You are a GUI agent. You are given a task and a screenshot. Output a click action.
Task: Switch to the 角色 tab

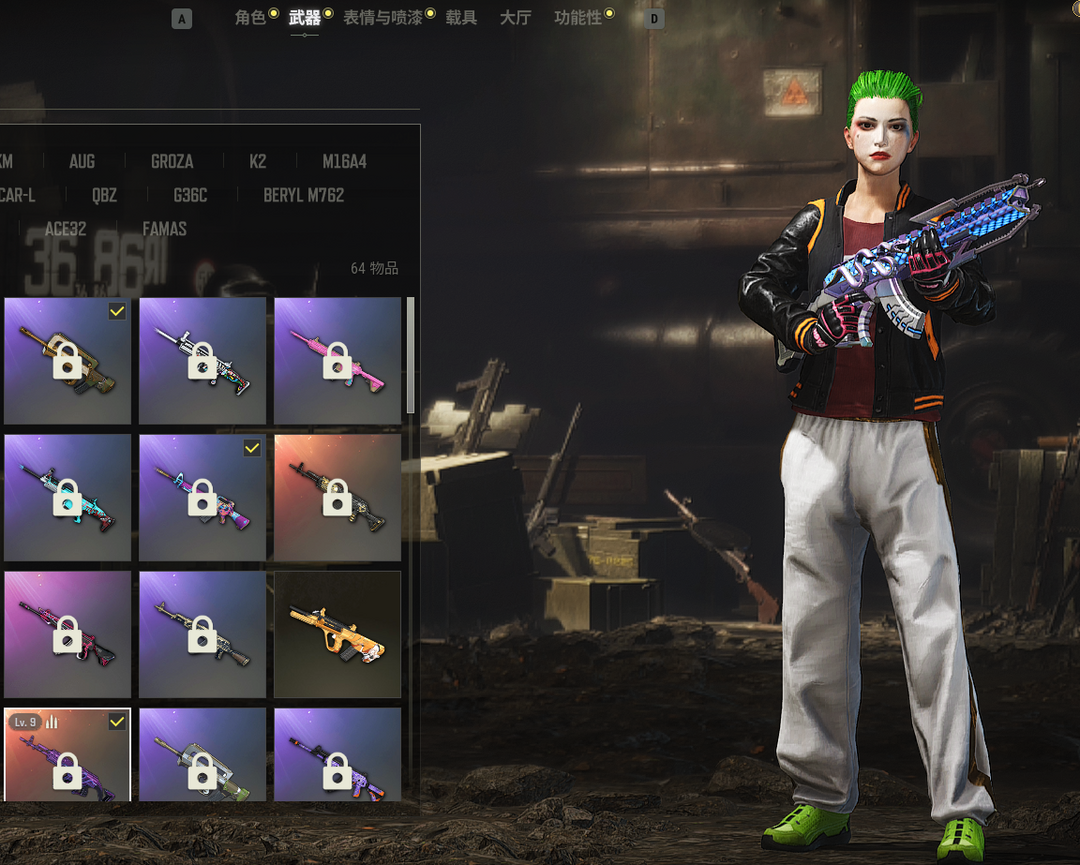click(250, 18)
